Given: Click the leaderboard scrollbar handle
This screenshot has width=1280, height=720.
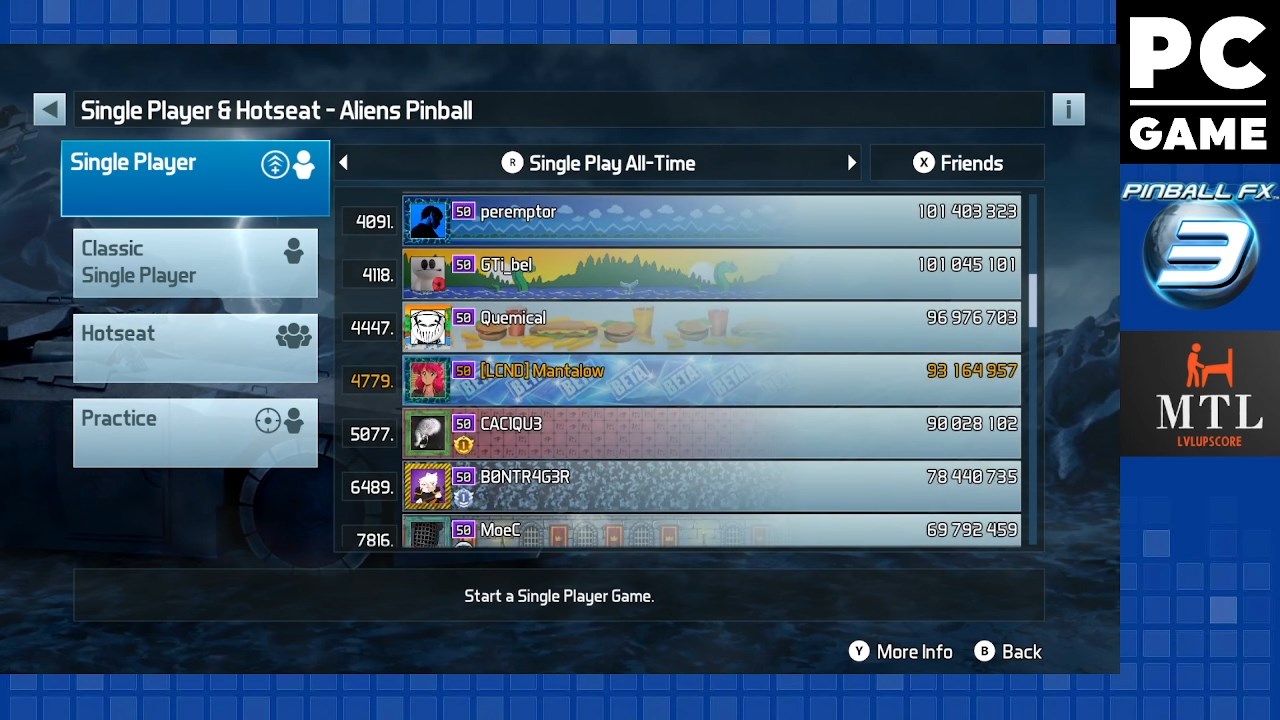Looking at the screenshot, I should pyautogui.click(x=1033, y=299).
